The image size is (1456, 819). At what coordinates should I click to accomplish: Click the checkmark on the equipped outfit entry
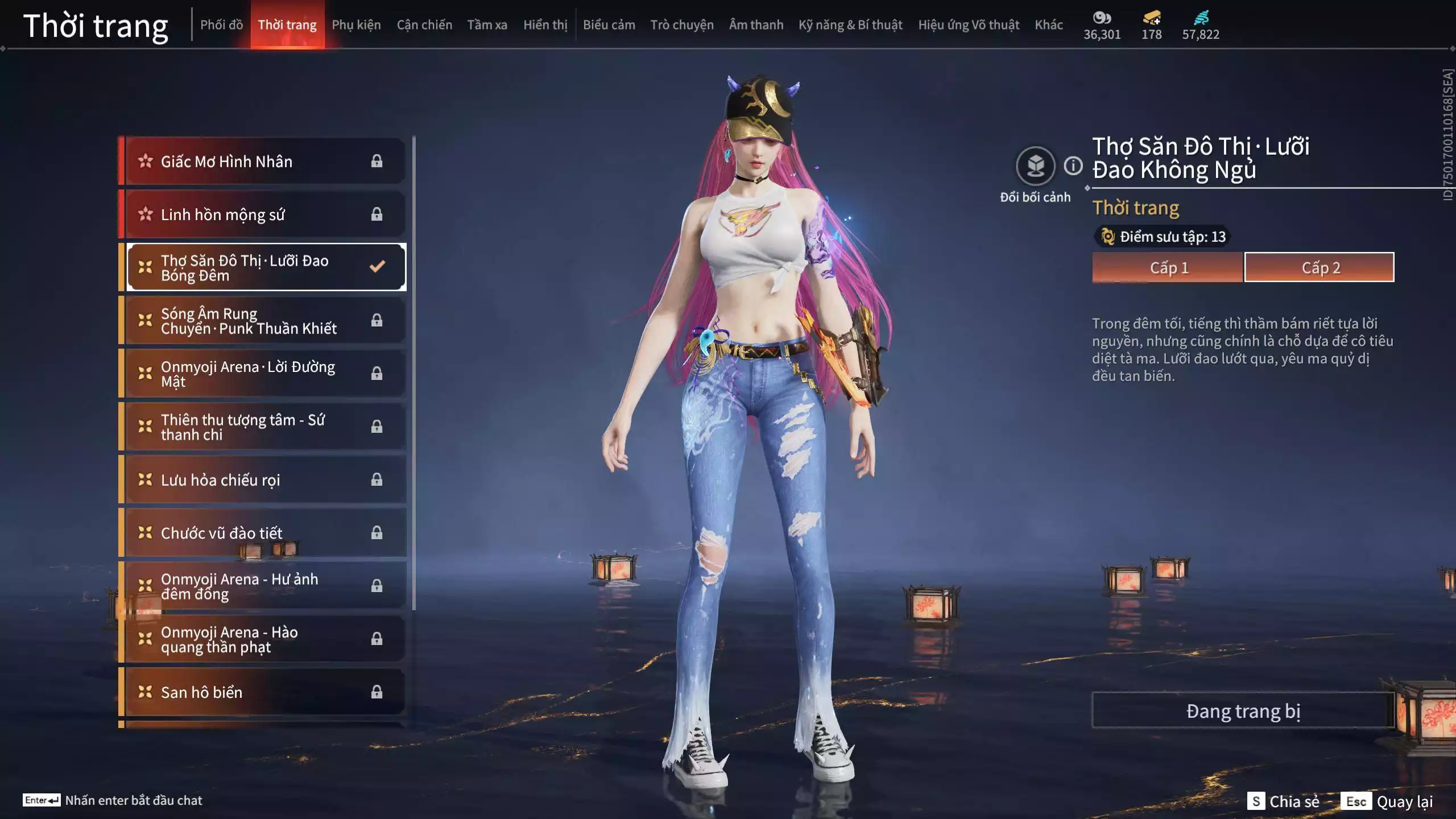tap(377, 266)
